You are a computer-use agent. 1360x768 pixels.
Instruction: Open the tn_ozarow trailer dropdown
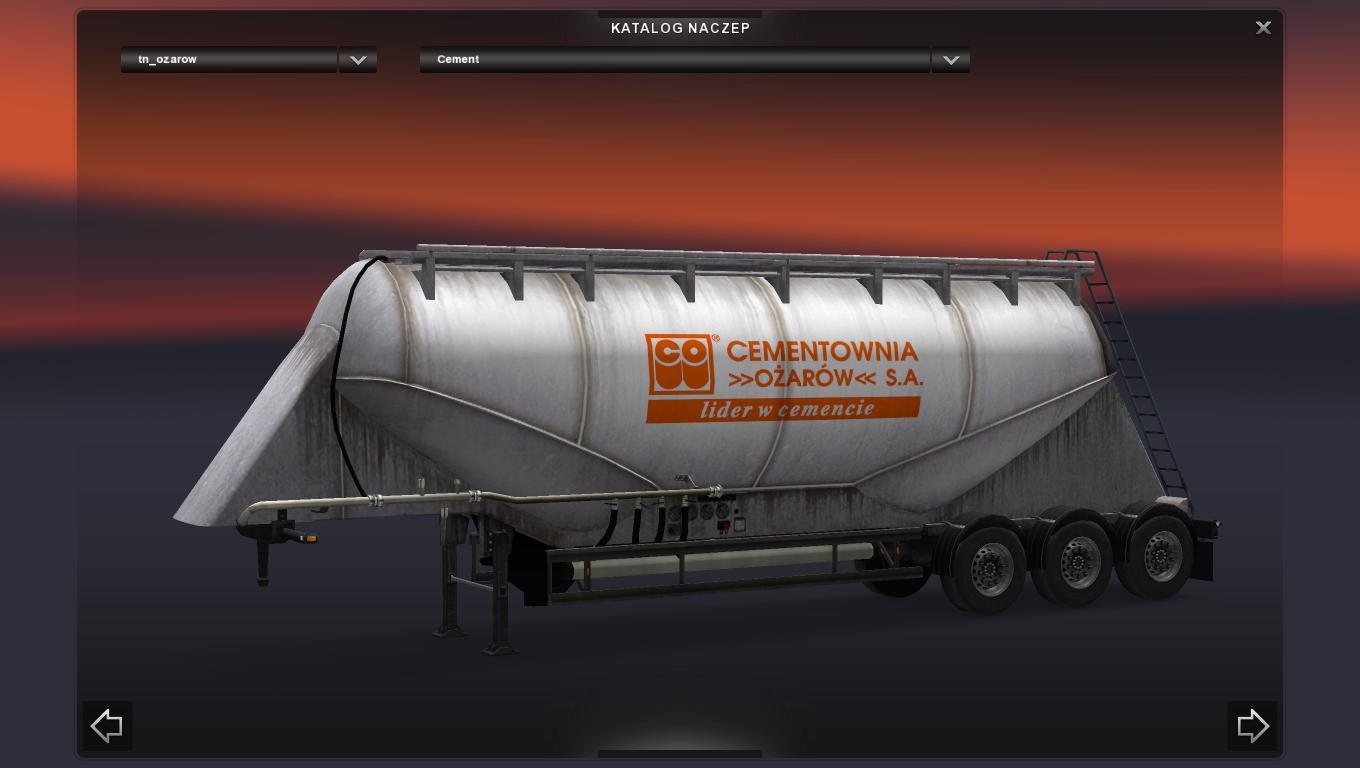358,60
